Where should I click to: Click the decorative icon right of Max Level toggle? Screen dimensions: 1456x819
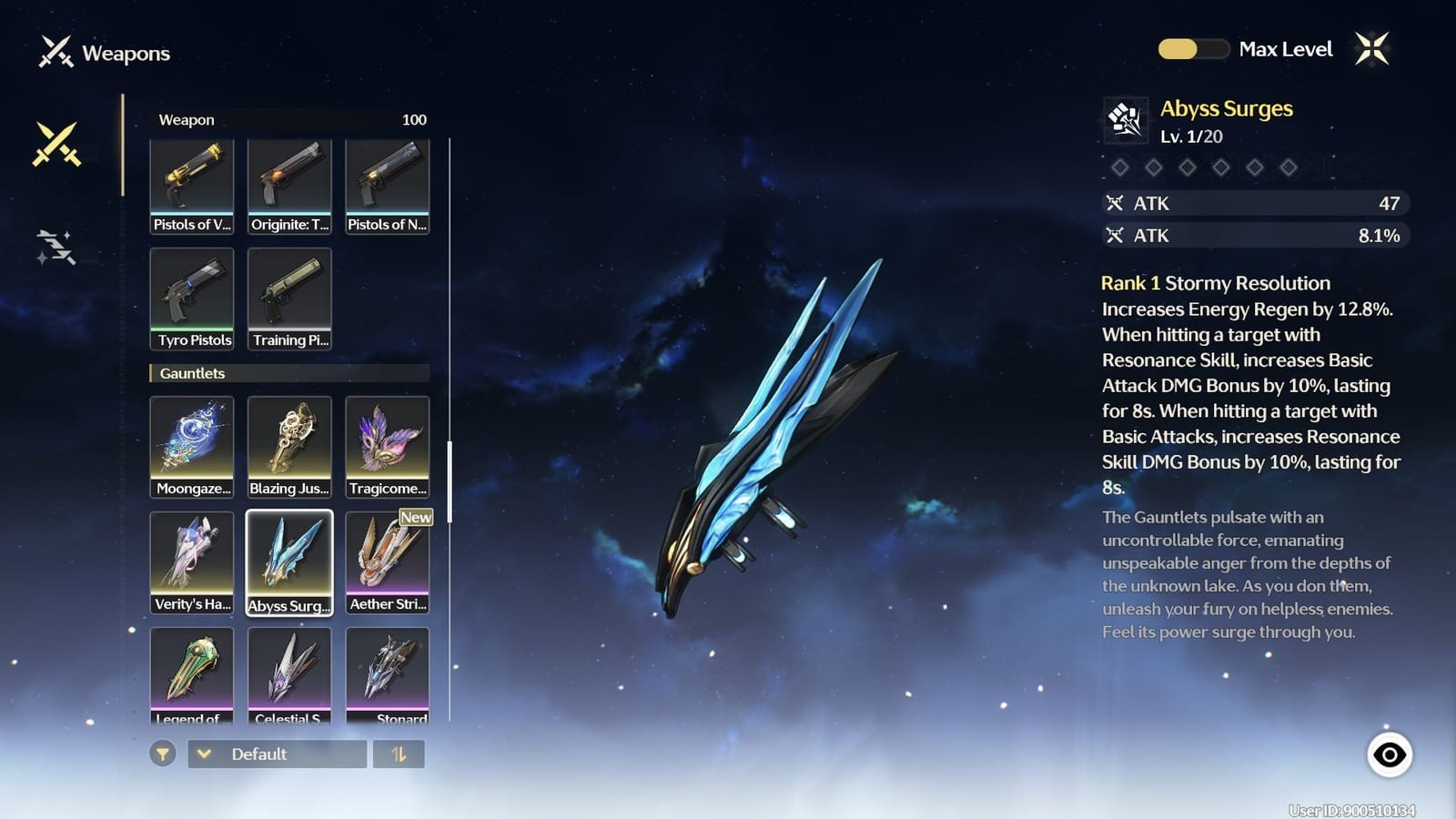(1372, 47)
